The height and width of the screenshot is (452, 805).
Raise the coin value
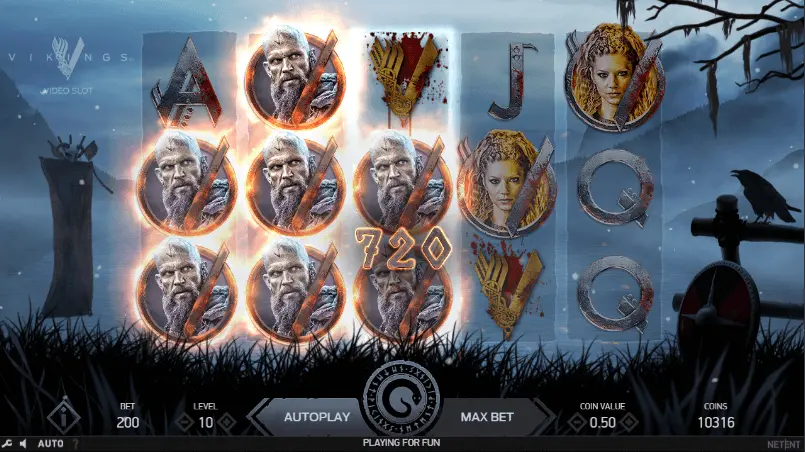(630, 423)
